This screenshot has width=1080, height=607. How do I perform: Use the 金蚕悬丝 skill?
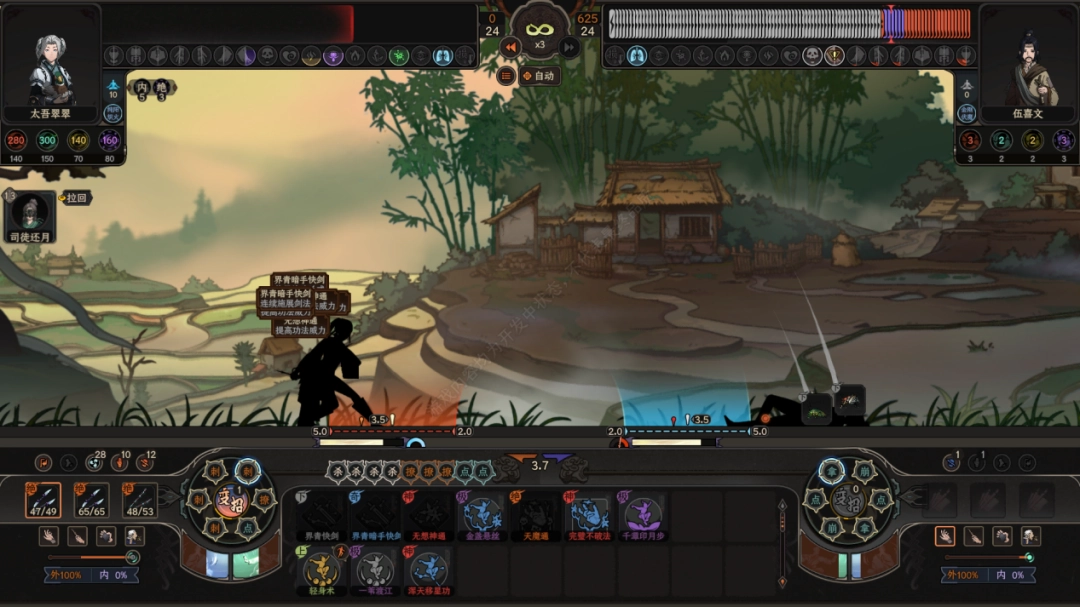click(x=482, y=516)
